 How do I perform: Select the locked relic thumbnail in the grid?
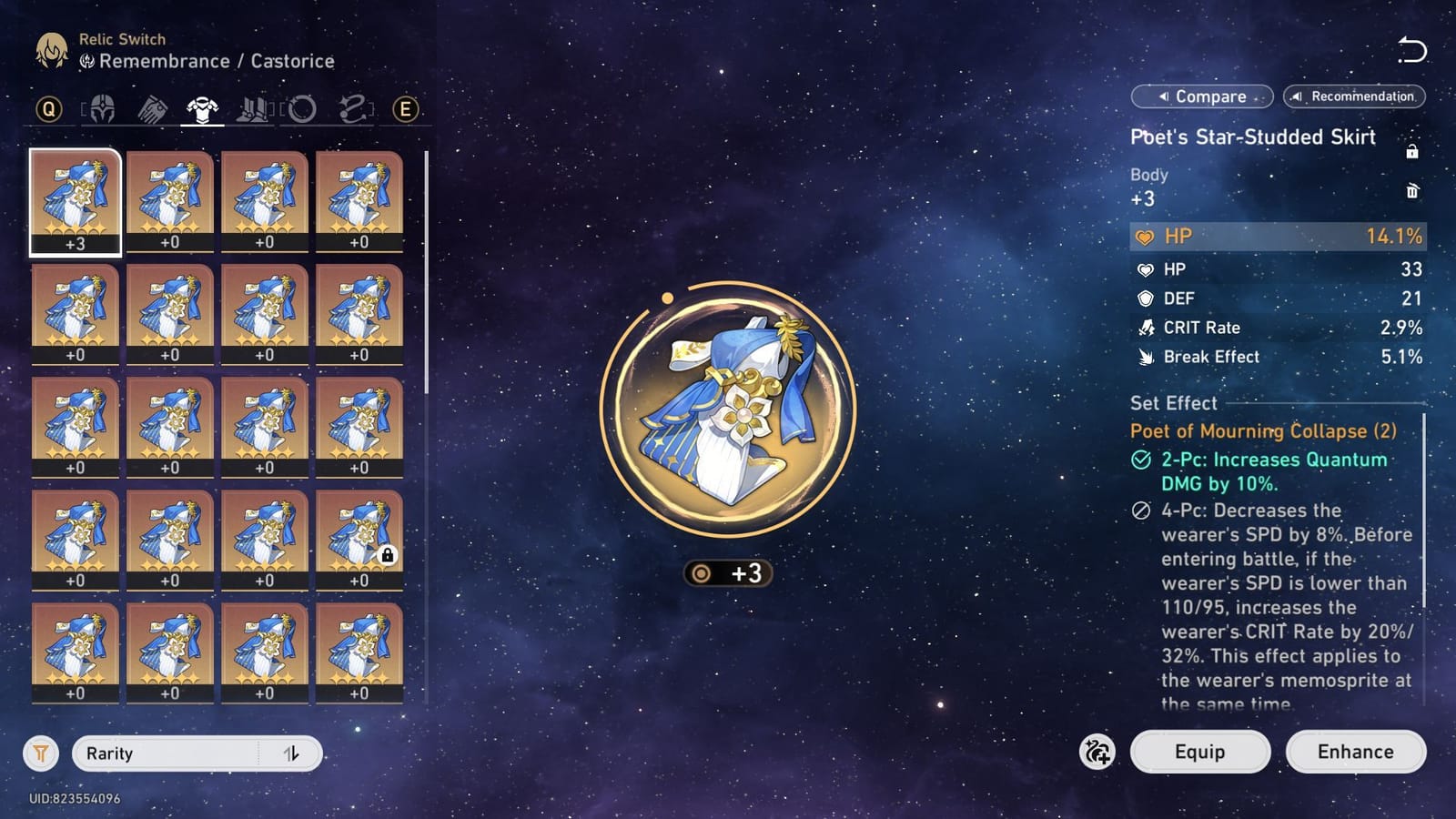[360, 537]
